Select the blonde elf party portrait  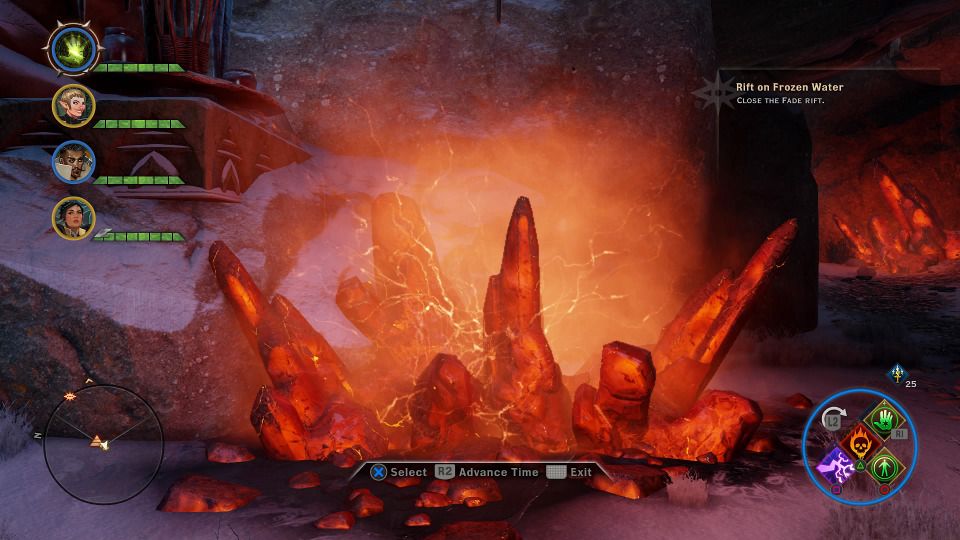coord(73,105)
